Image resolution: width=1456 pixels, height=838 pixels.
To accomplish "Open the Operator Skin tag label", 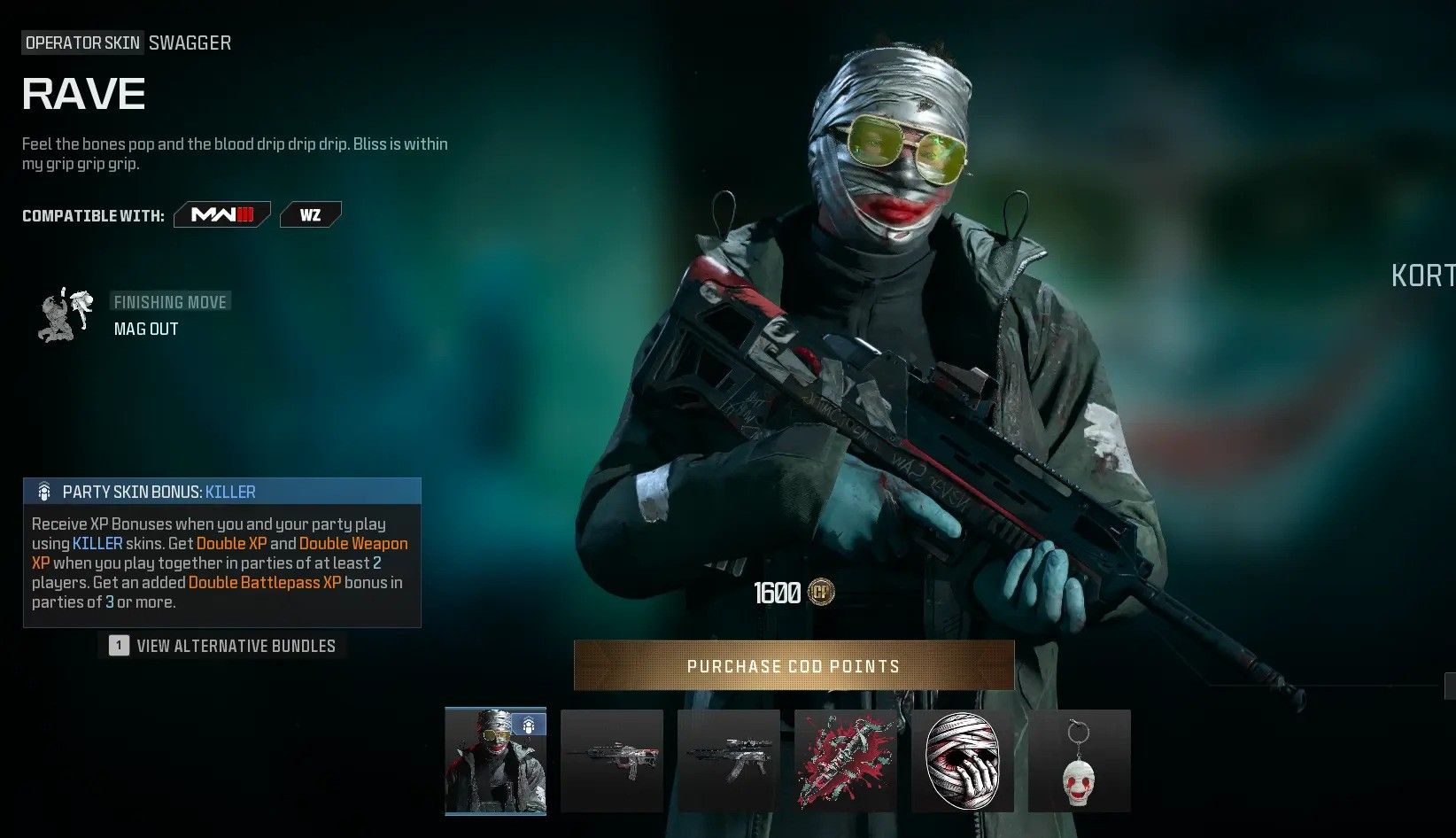I will [x=81, y=42].
